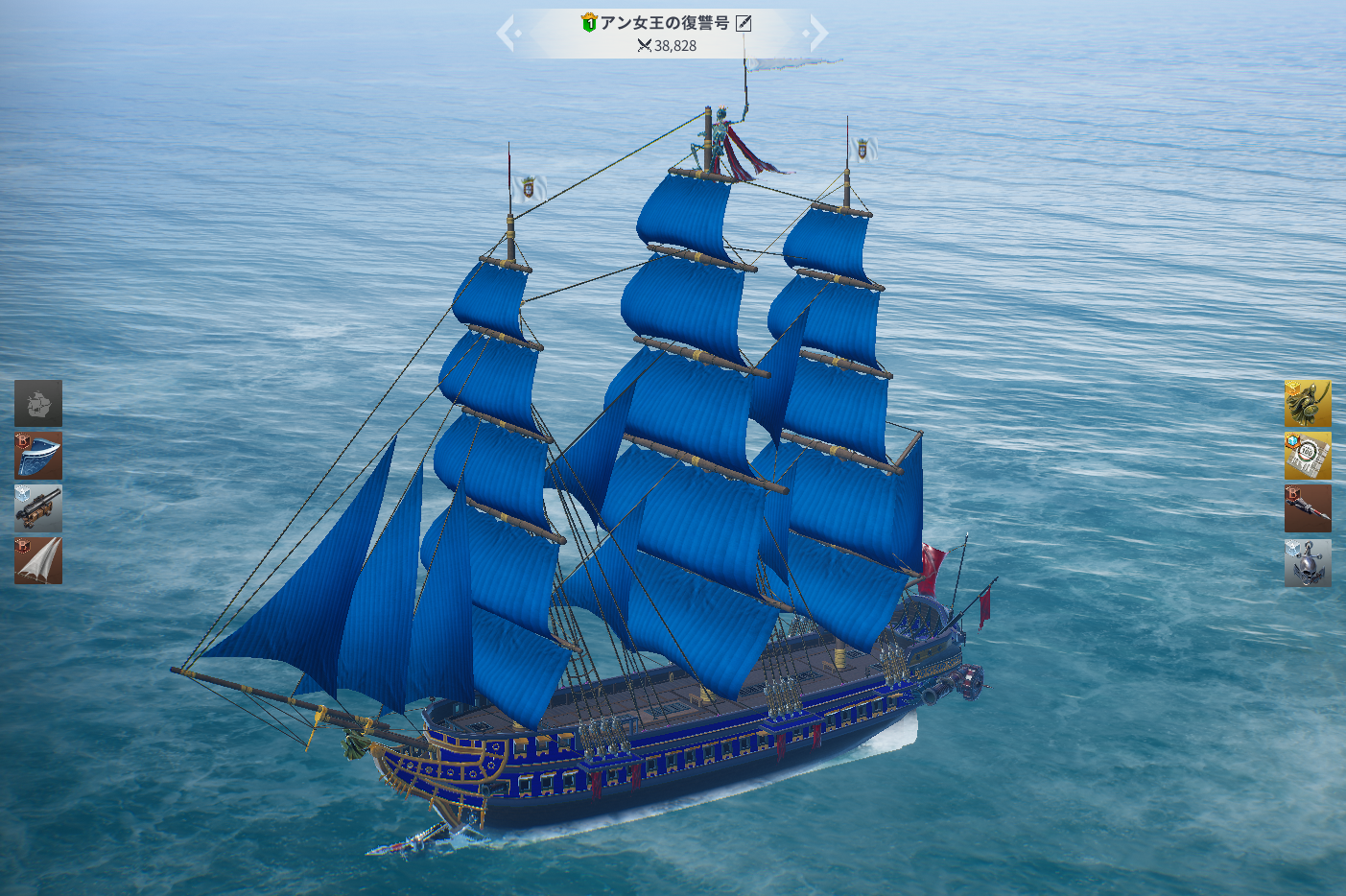1346x896 pixels.
Task: Select the cannon equipment slot
Action: click(38, 508)
